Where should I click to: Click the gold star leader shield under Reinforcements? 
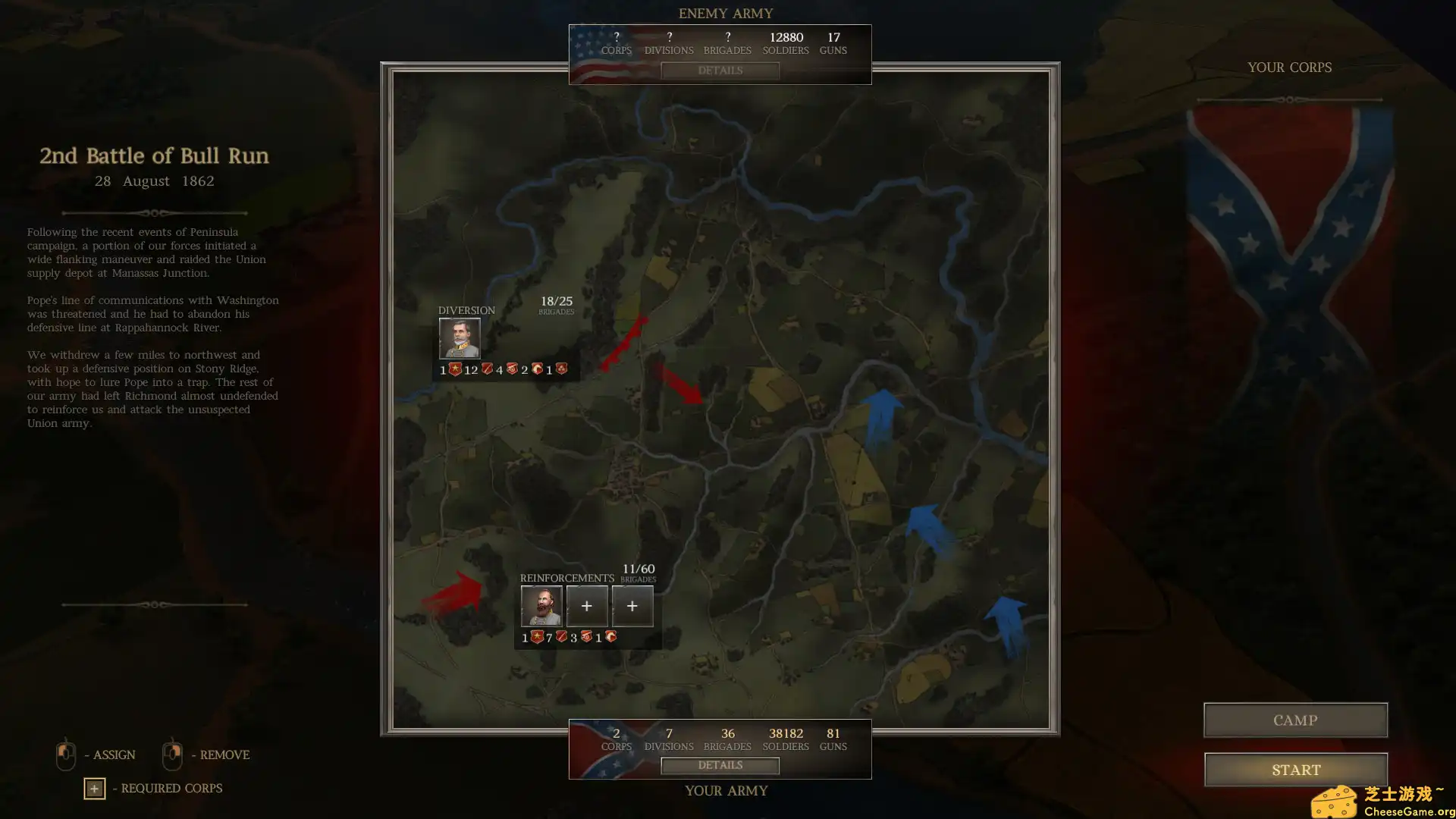(537, 637)
